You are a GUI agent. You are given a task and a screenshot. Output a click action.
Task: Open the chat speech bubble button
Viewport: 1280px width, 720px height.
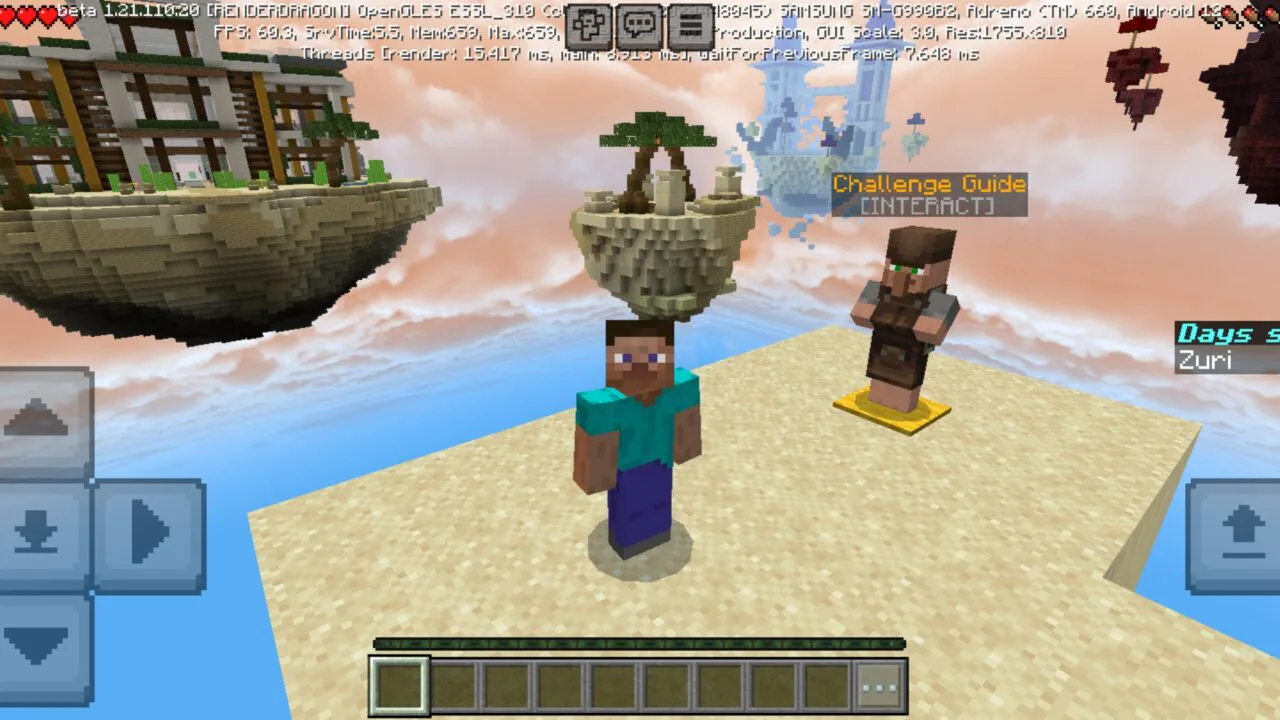[639, 26]
